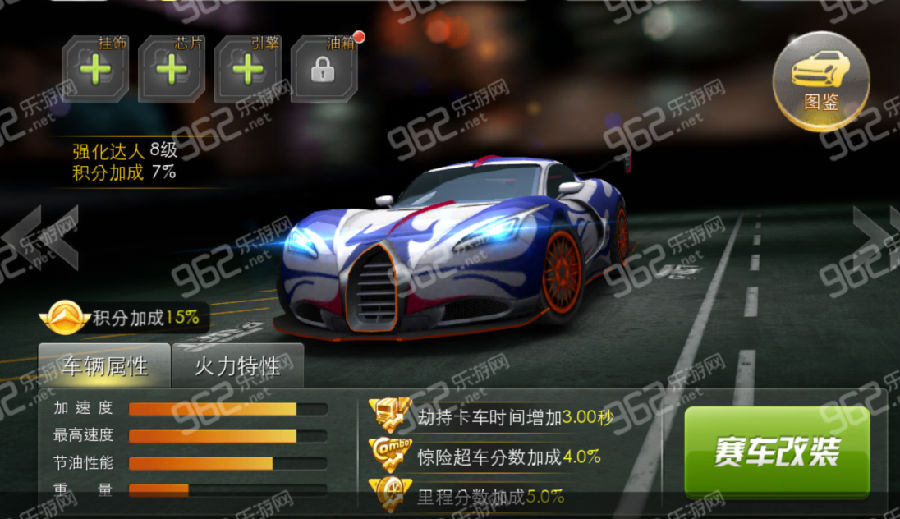The image size is (900, 519).
Task: Open the 图鉴 car gallery
Action: [821, 80]
